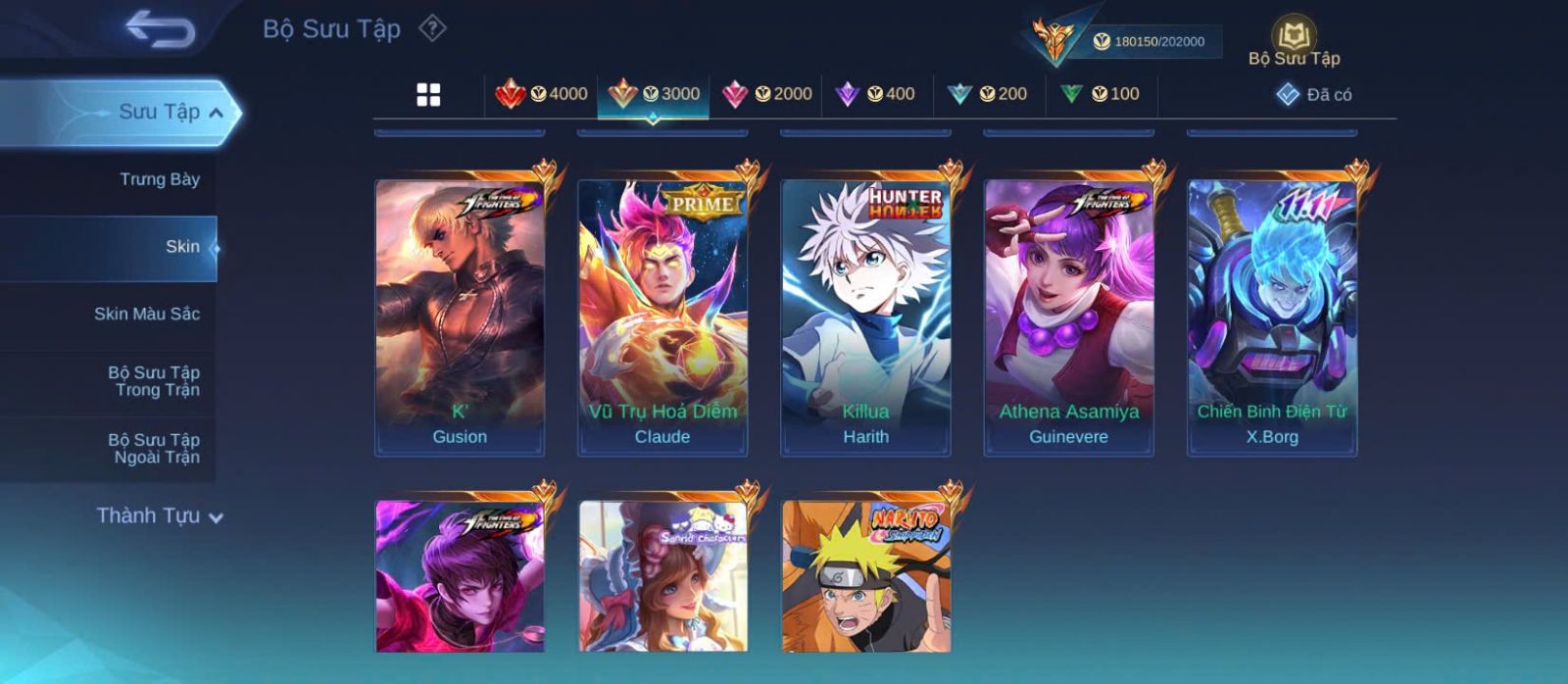Open the Naruto skin card

(x=865, y=576)
